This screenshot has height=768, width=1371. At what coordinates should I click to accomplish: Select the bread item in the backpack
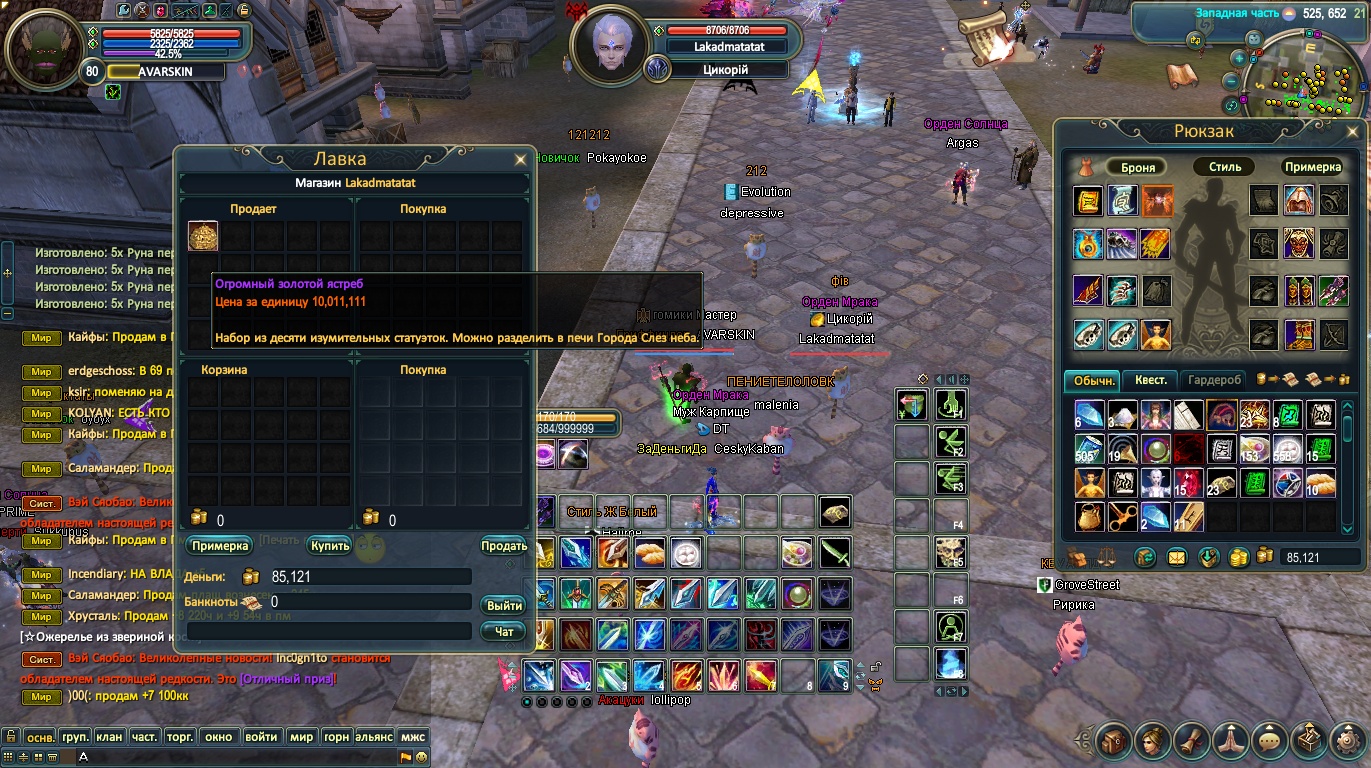coord(1320,483)
